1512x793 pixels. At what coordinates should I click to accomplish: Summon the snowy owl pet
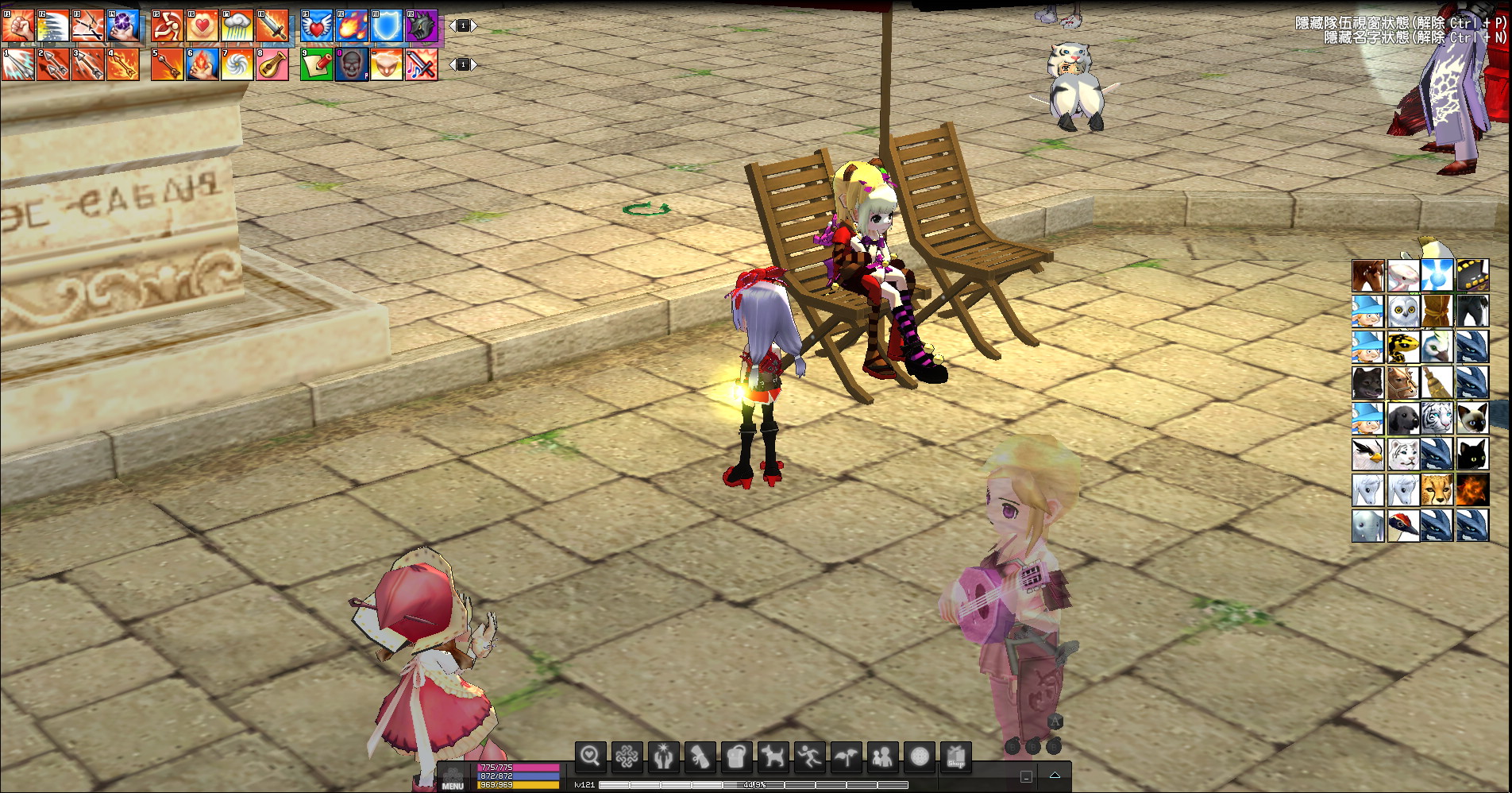(x=1402, y=311)
